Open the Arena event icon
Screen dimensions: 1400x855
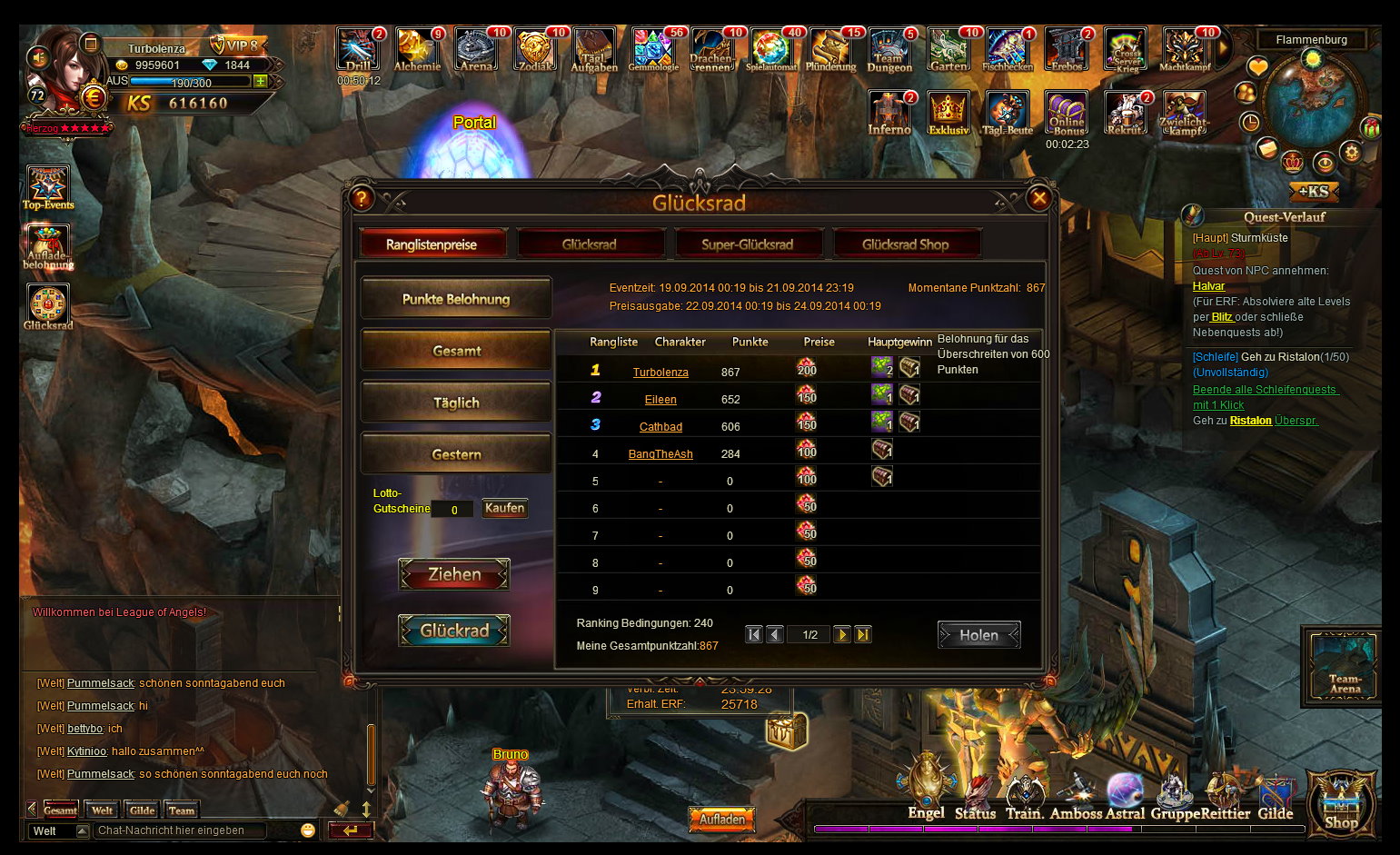pos(476,50)
